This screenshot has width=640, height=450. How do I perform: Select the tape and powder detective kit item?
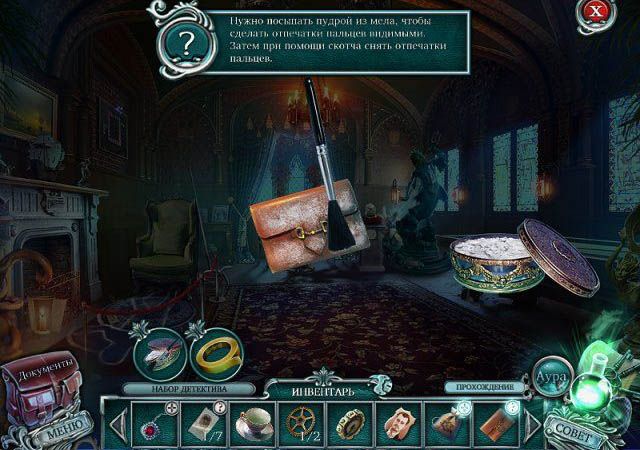pyautogui.click(x=158, y=350)
